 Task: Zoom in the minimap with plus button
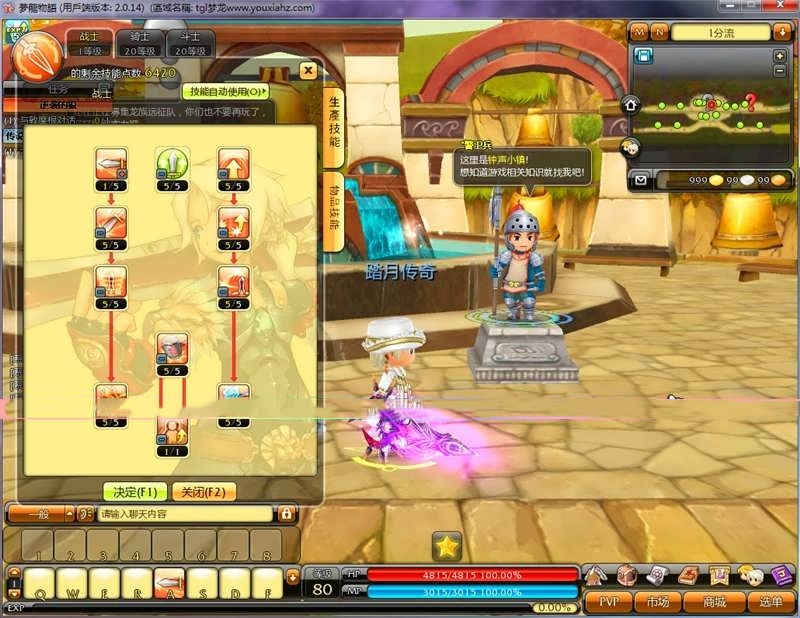click(780, 56)
